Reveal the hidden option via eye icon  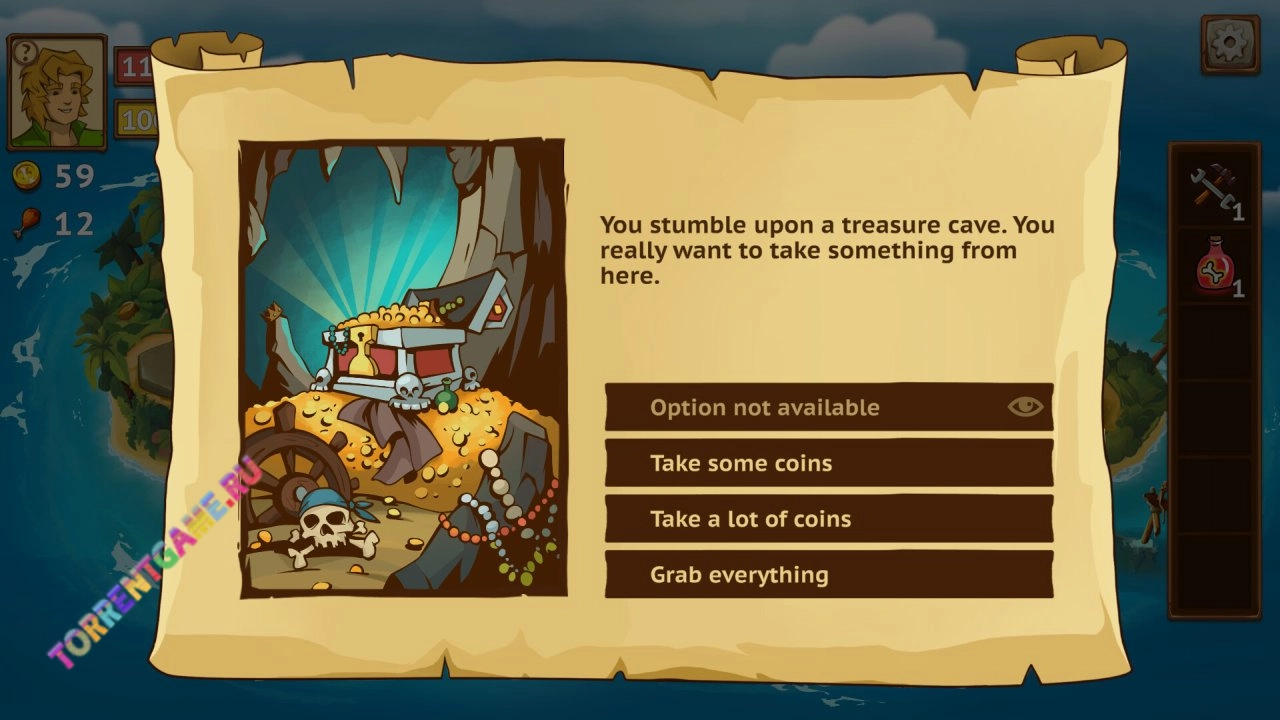pos(1025,406)
